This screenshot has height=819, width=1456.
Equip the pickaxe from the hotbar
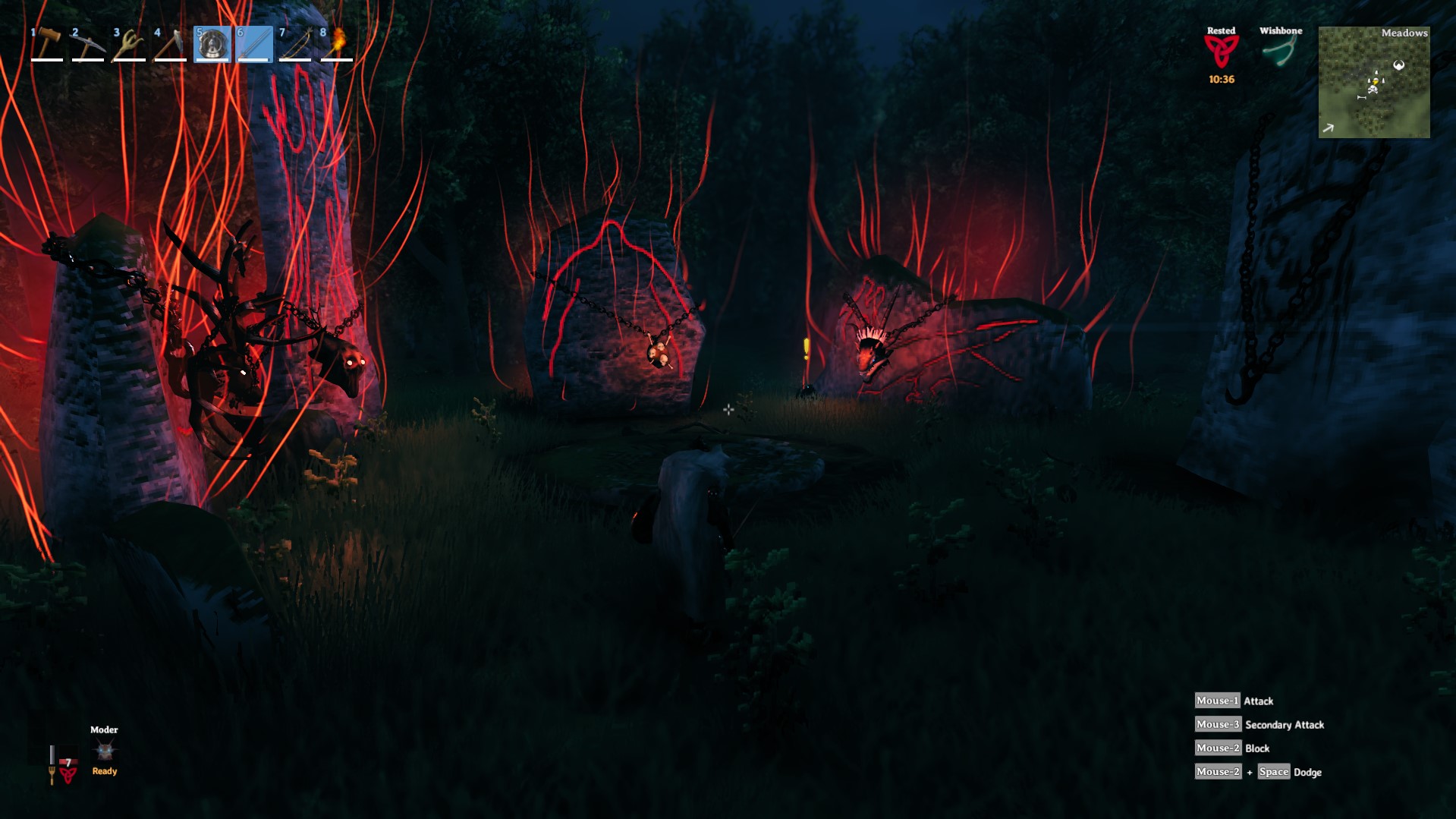tap(88, 44)
